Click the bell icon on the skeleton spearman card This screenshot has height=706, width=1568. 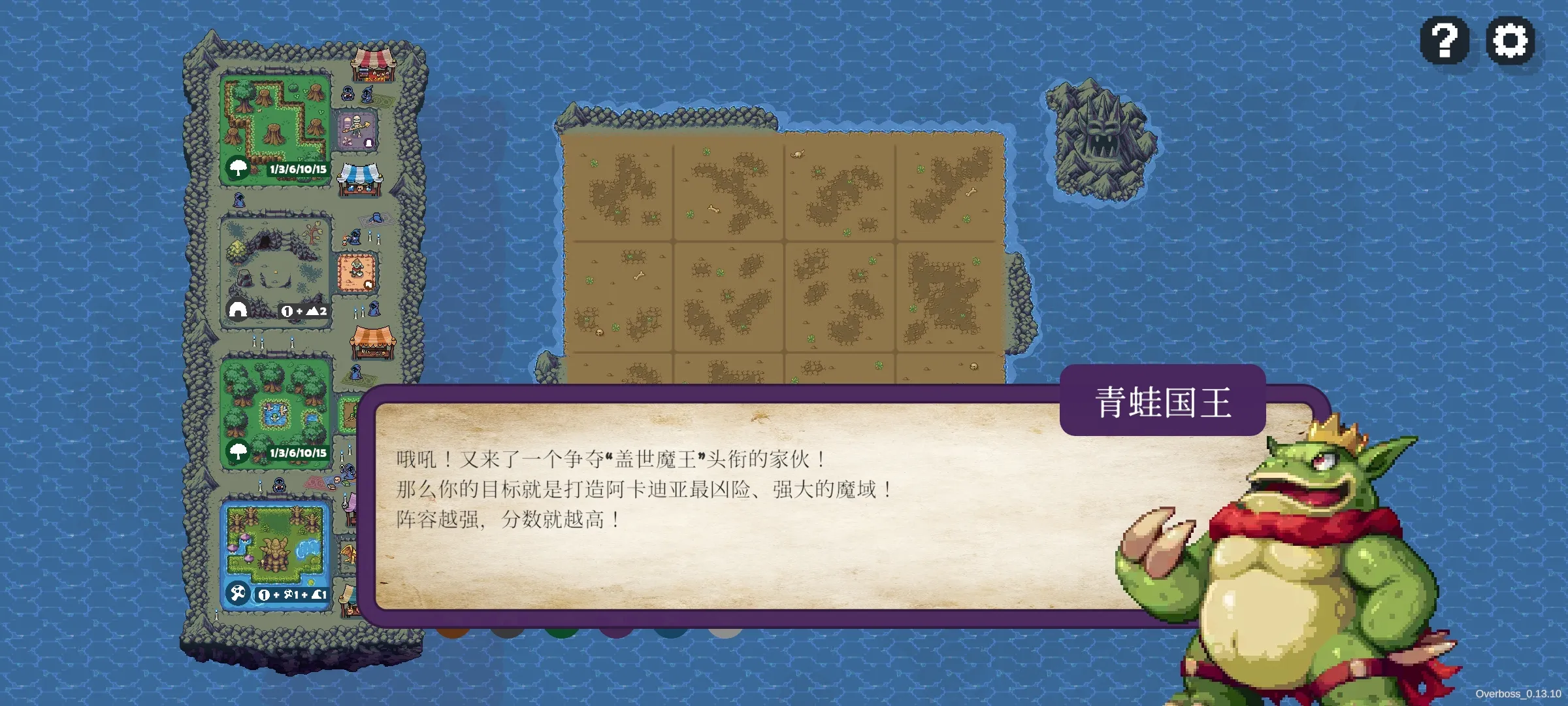point(369,142)
